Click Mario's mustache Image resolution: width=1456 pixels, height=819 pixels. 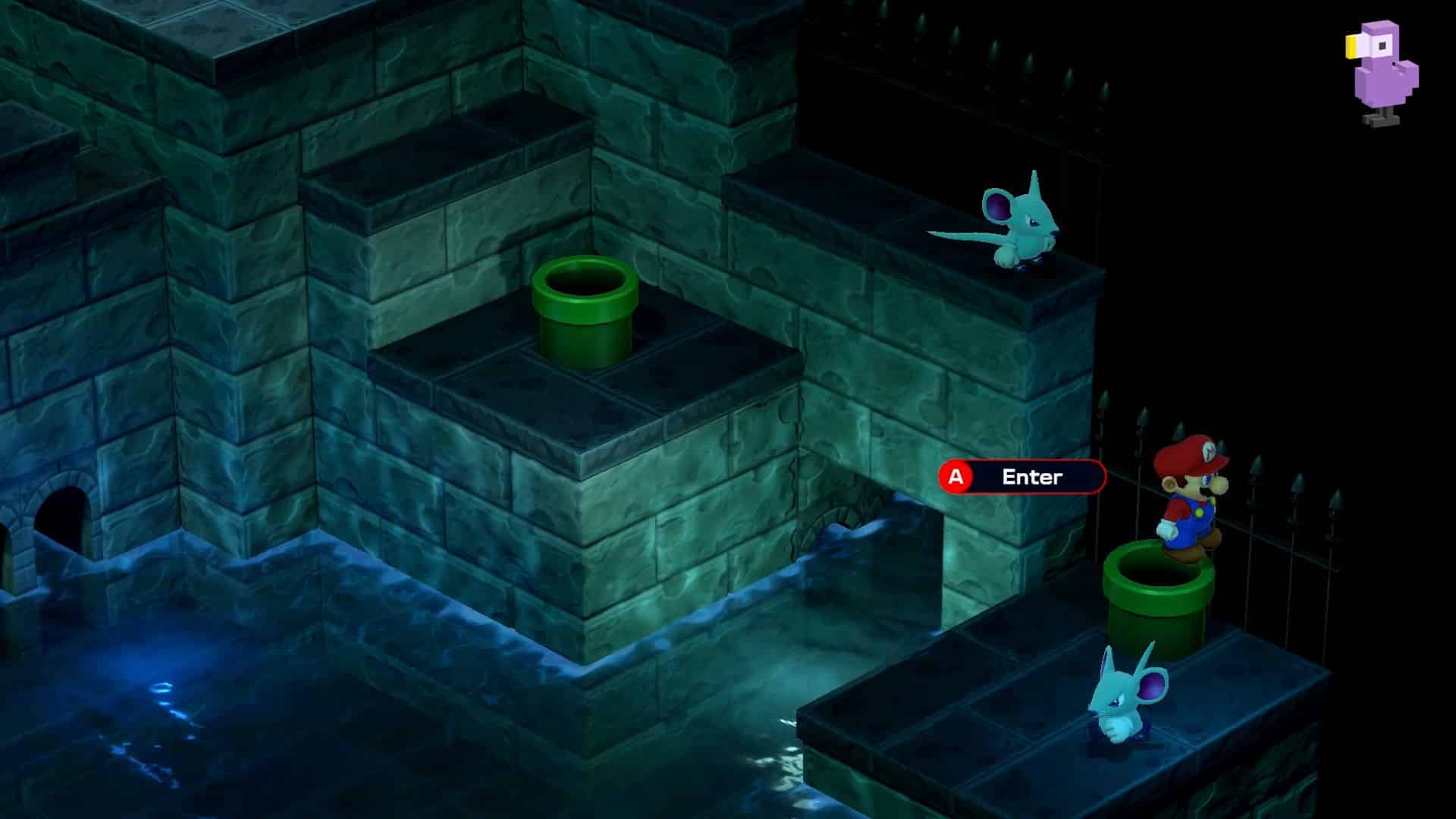tap(1207, 491)
